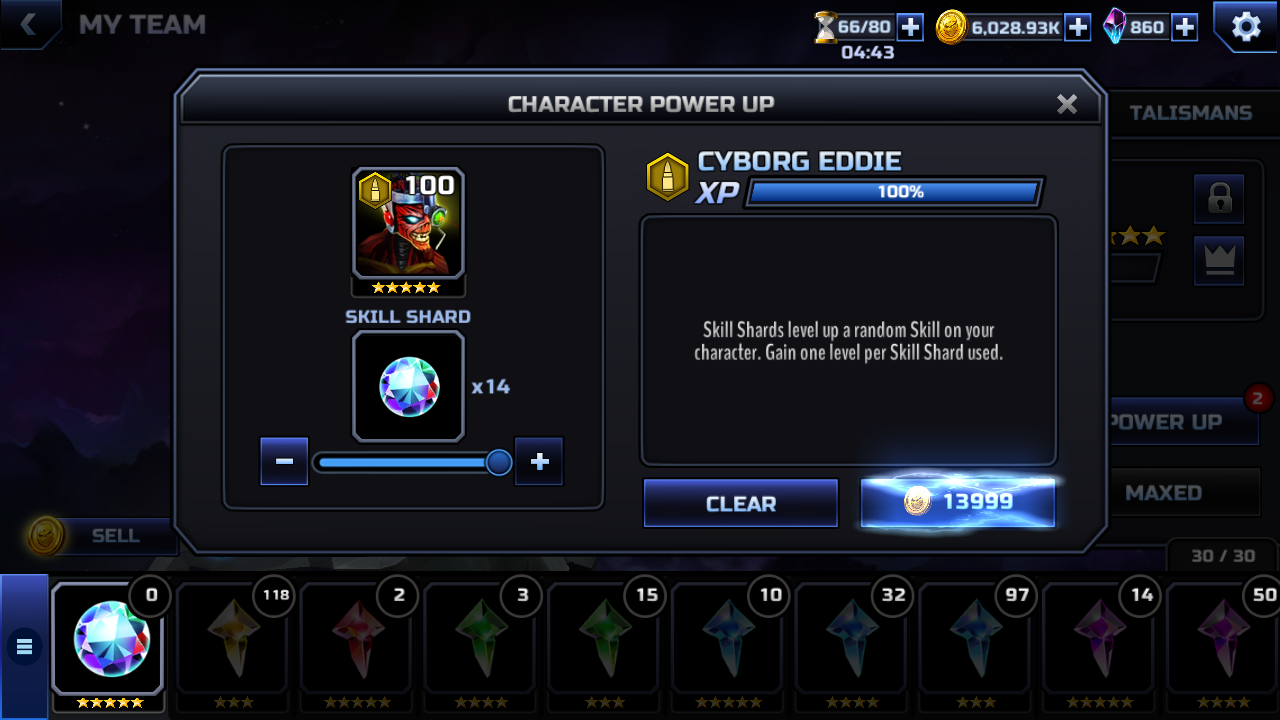1280x720 pixels.
Task: Go back from My Team screen
Action: pyautogui.click(x=29, y=25)
